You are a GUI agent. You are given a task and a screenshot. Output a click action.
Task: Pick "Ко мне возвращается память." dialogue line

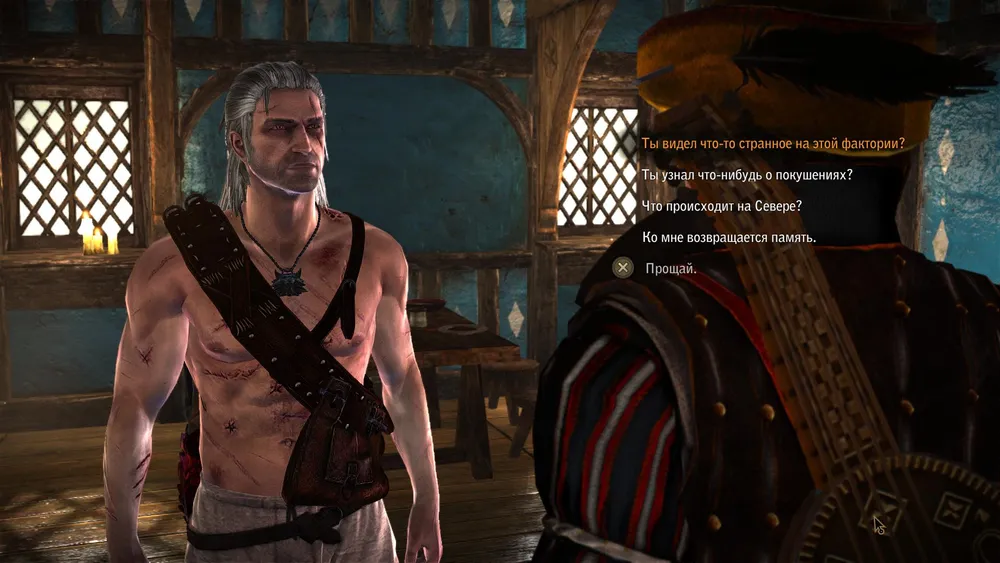pyautogui.click(x=728, y=237)
